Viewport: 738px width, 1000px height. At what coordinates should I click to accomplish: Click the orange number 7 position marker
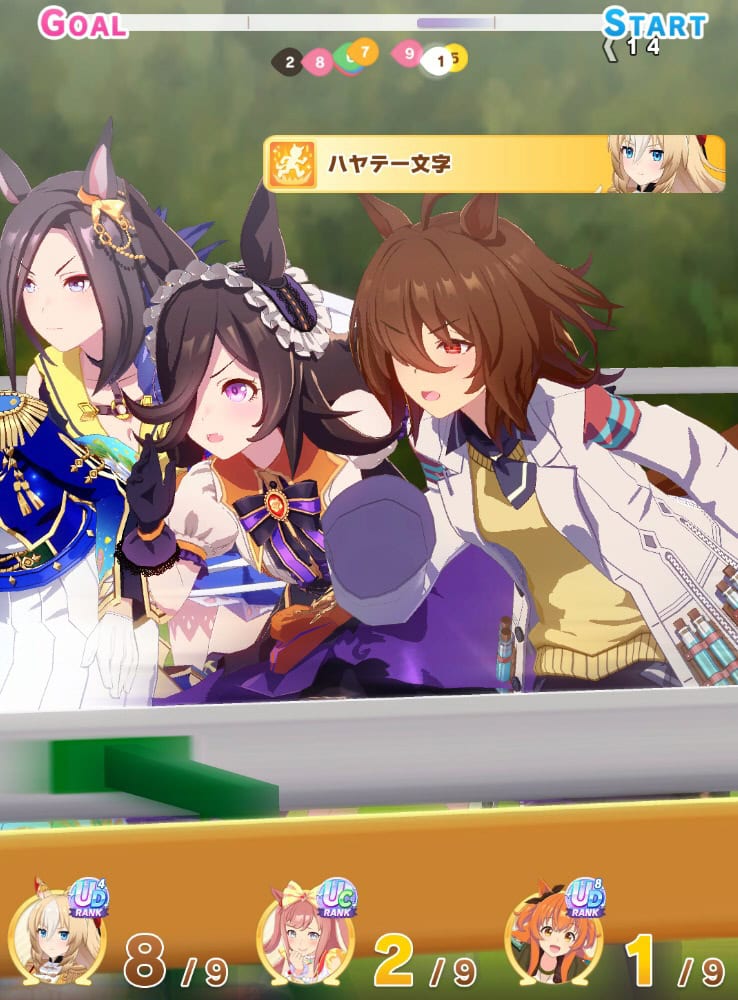coord(364,50)
